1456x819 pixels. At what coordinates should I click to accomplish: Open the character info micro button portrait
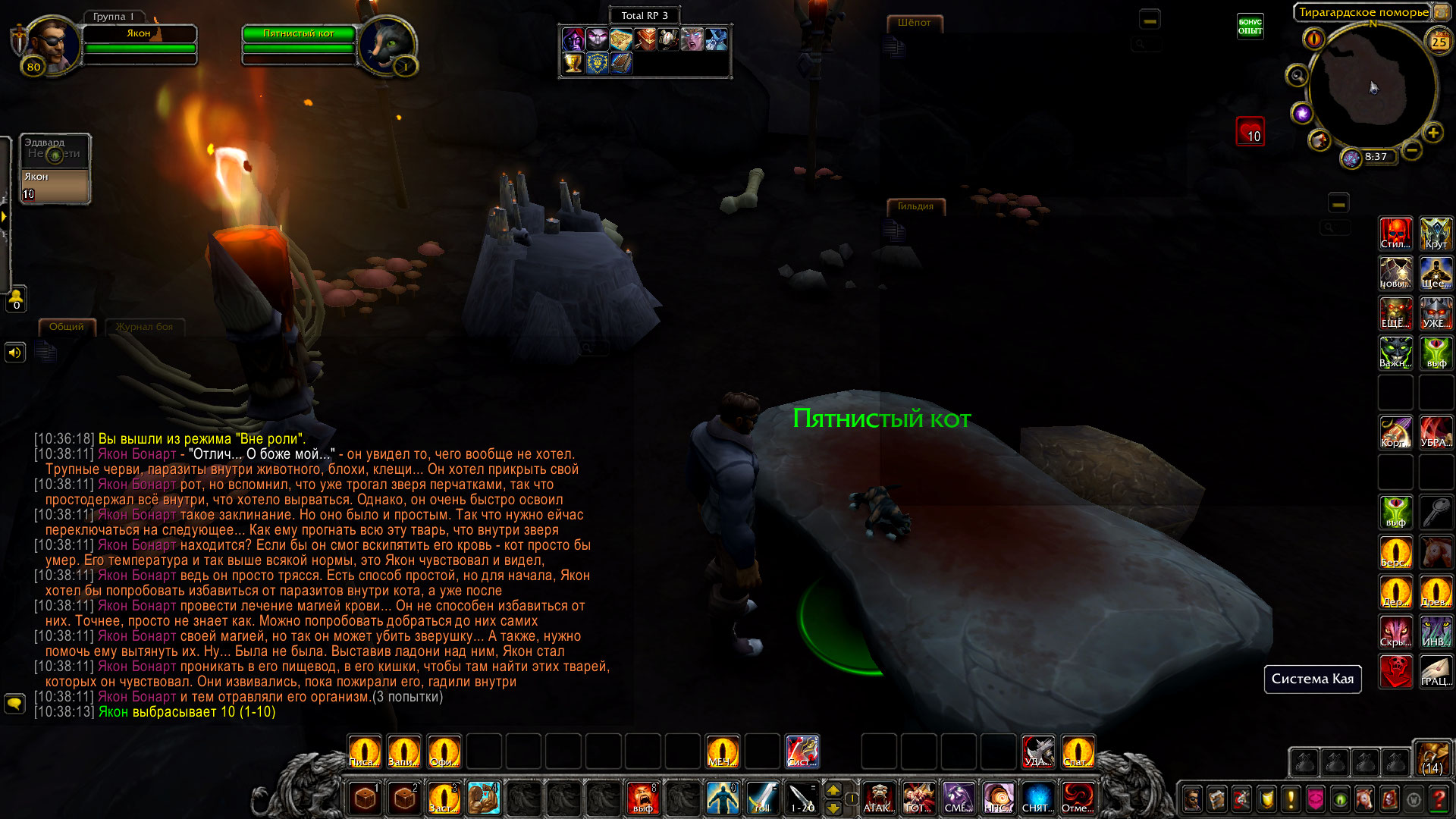click(x=1192, y=799)
